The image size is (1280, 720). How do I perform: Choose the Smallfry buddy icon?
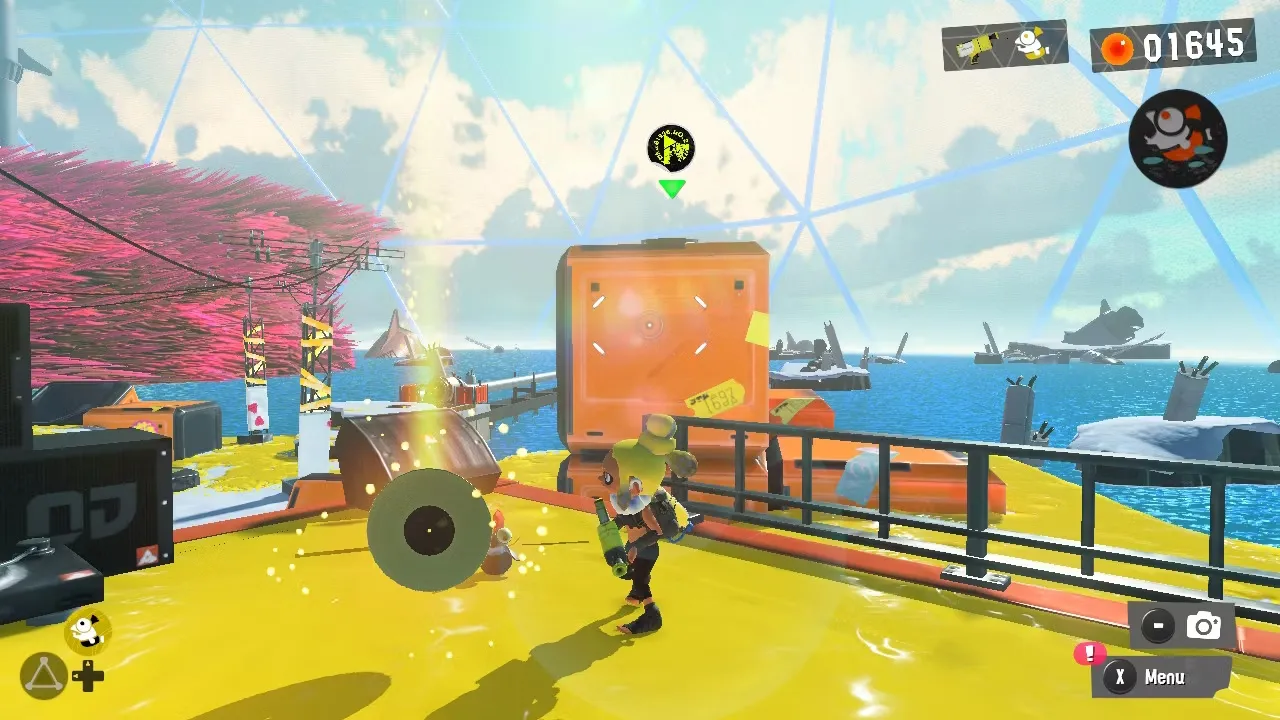[x=88, y=630]
